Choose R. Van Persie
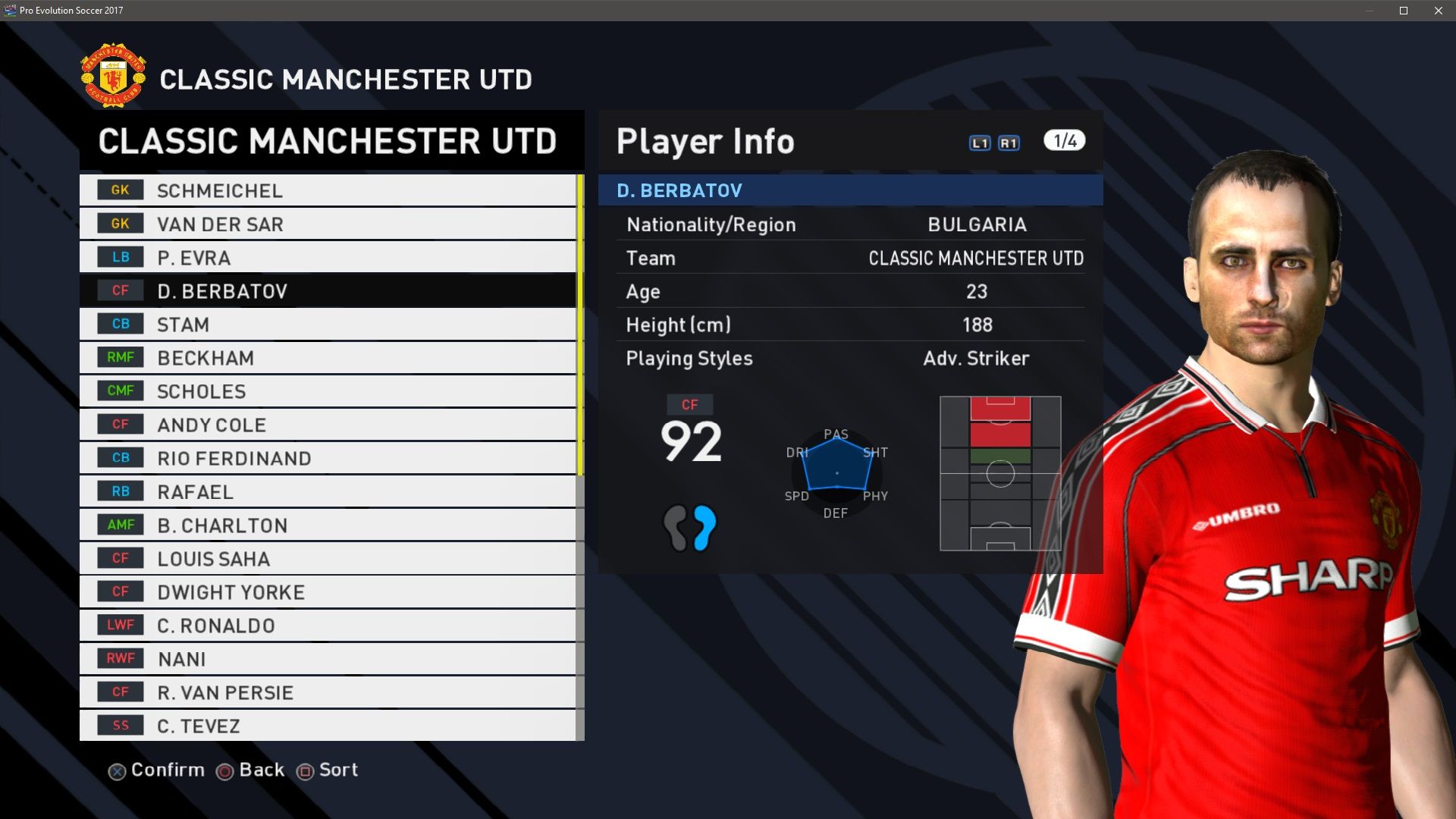The width and height of the screenshot is (1456, 819). pyautogui.click(x=328, y=692)
